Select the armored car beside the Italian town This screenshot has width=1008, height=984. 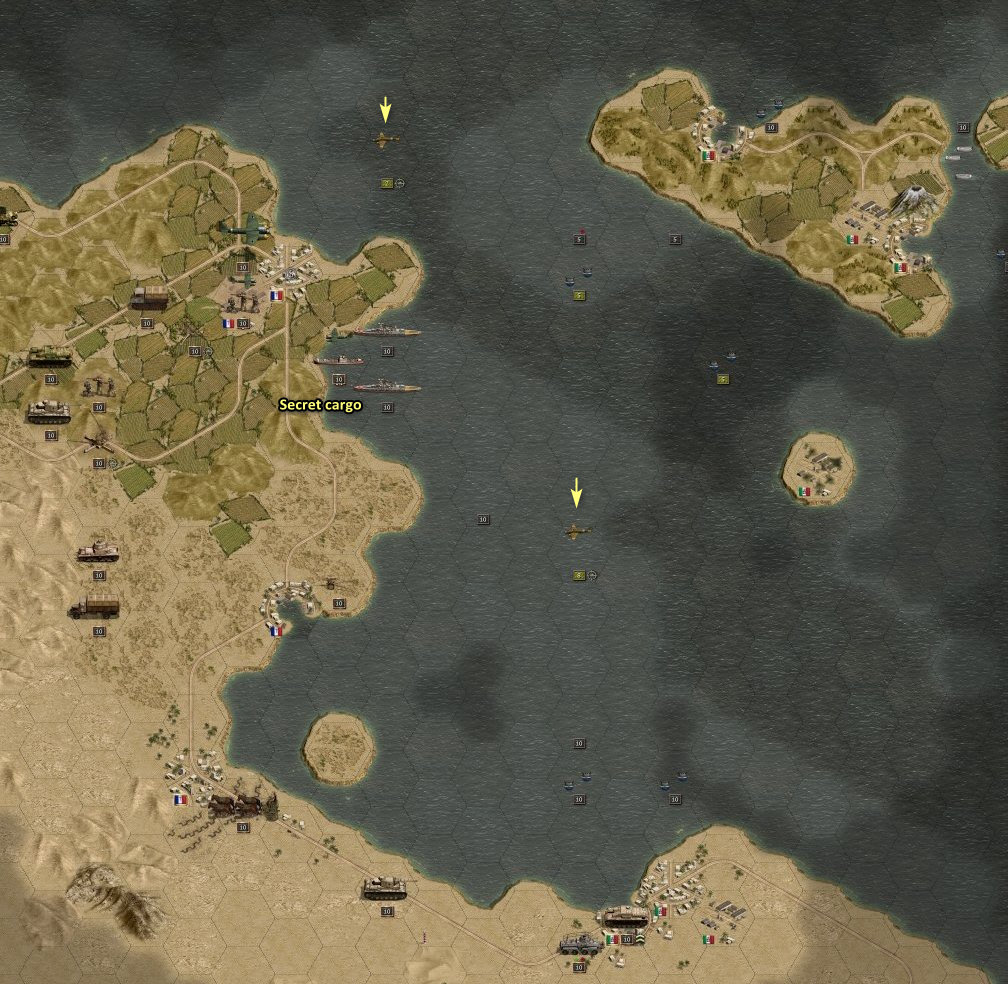580,943
